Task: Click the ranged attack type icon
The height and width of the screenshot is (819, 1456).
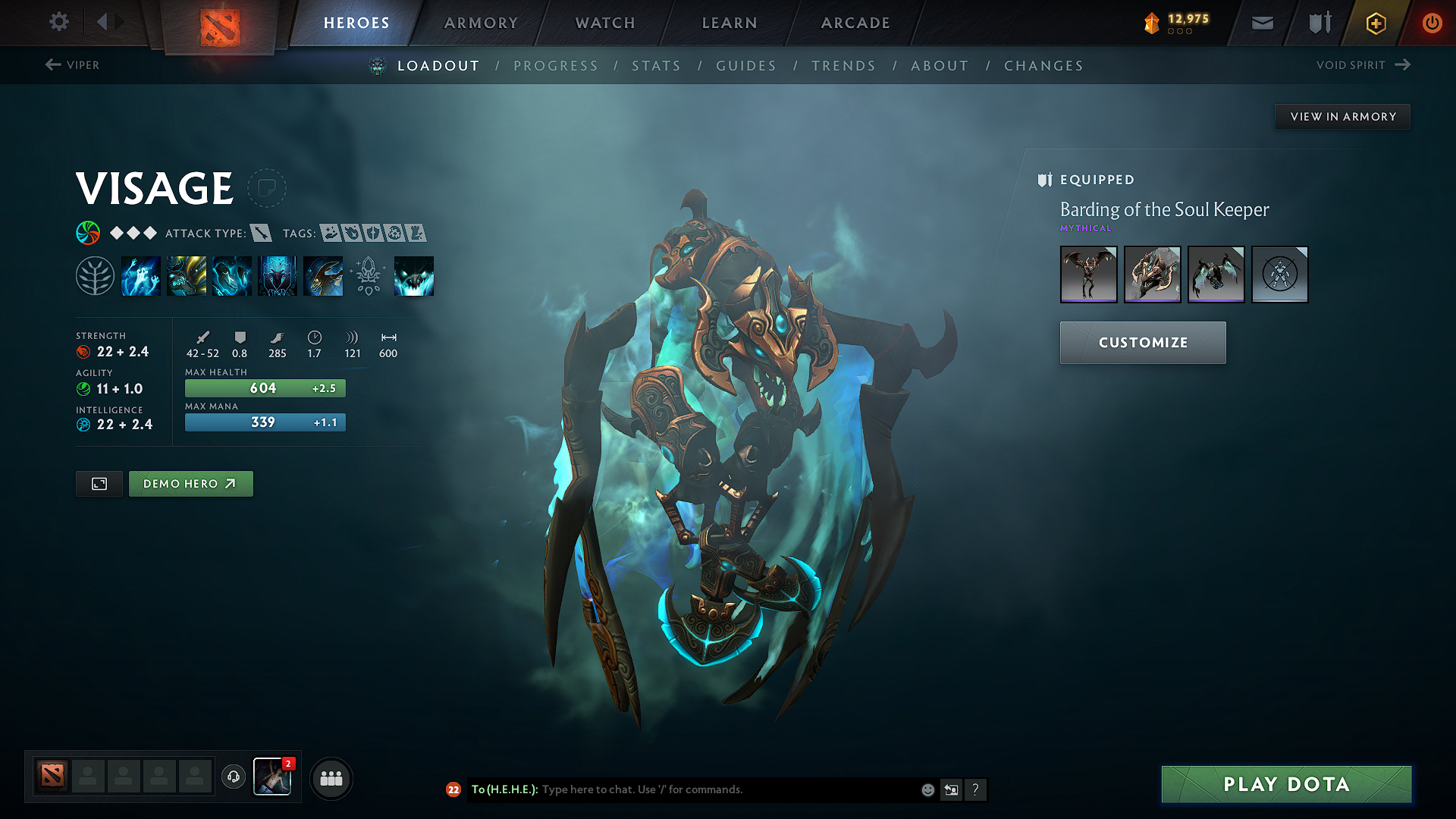Action: pos(262,233)
